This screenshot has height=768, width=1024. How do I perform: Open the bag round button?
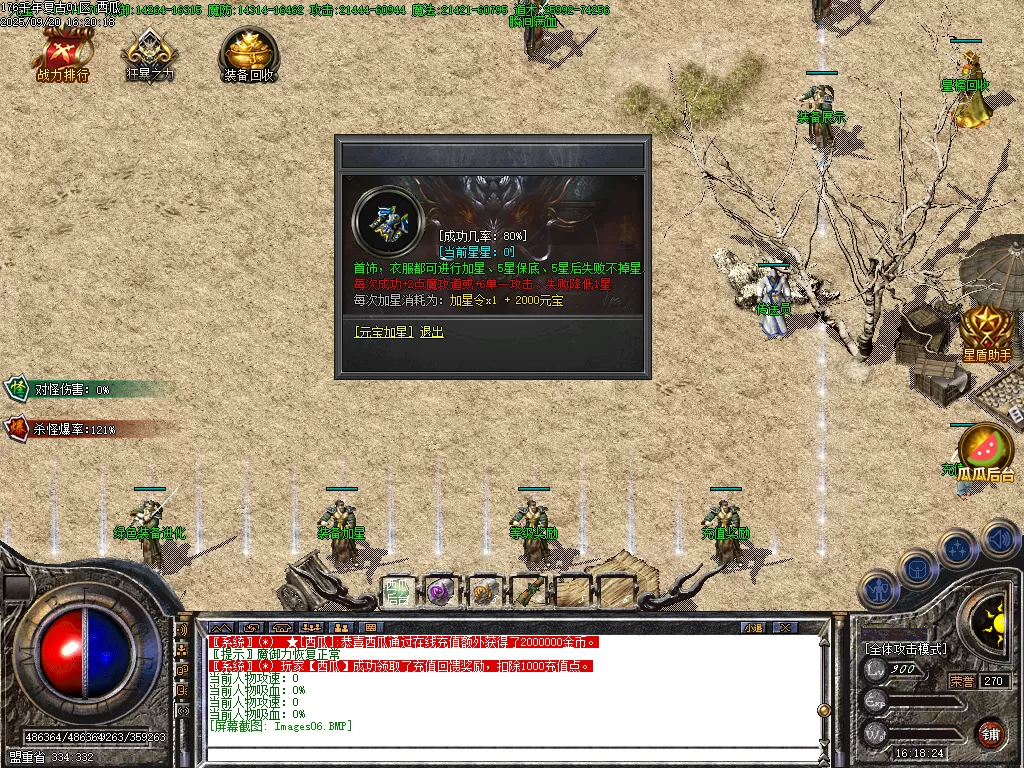pos(917,569)
